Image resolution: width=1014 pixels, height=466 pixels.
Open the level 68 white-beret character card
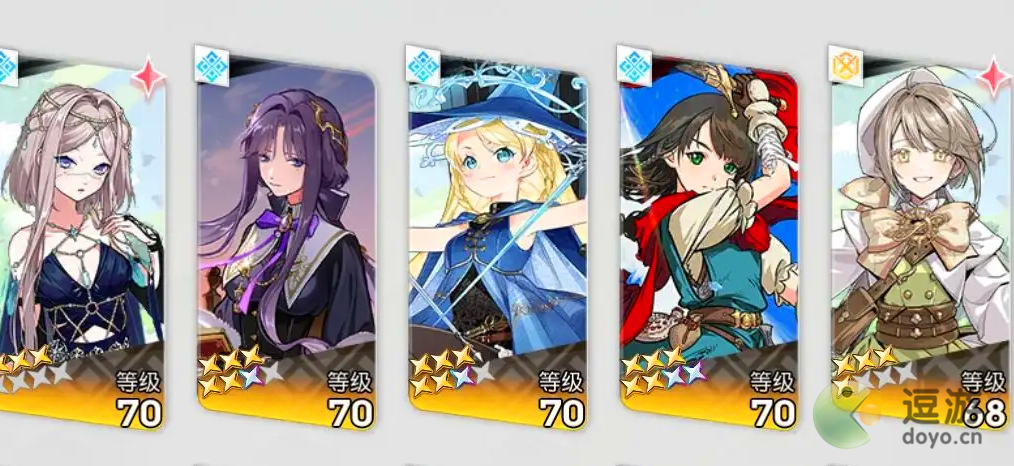918,240
